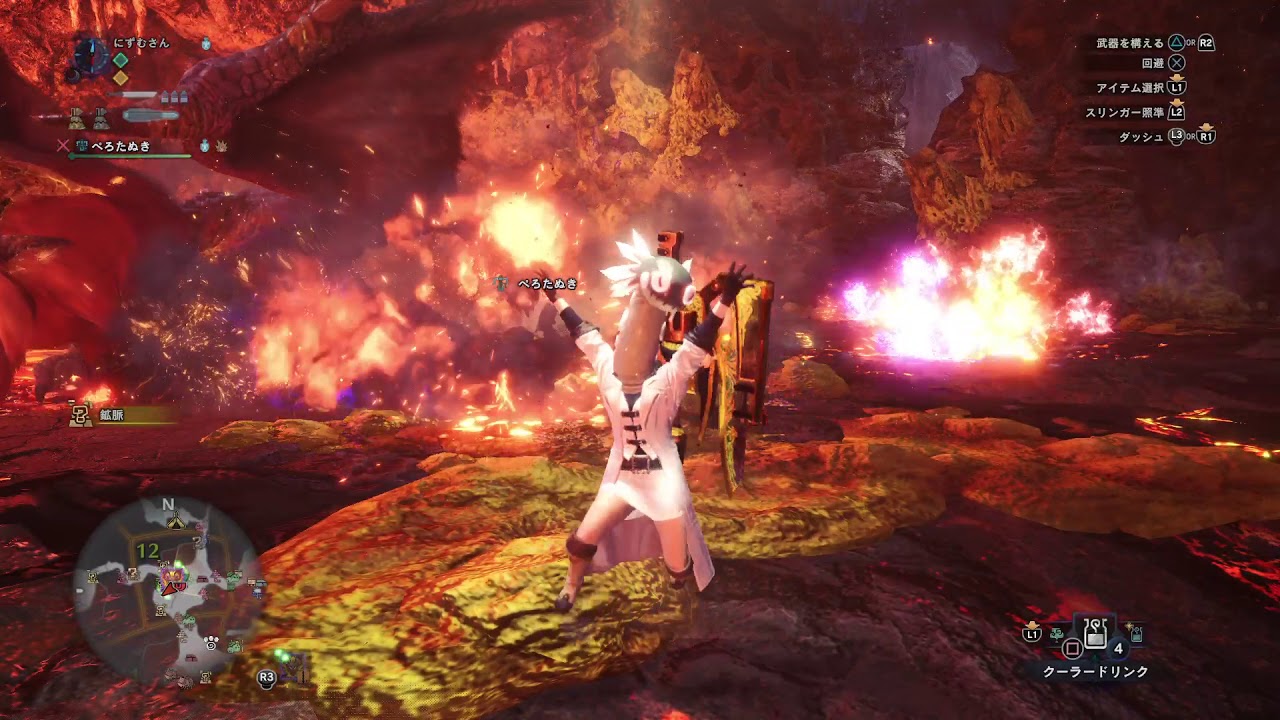Screen dimensions: 1280x720
Task: Expand the map with the R3 prompt
Action: point(266,679)
